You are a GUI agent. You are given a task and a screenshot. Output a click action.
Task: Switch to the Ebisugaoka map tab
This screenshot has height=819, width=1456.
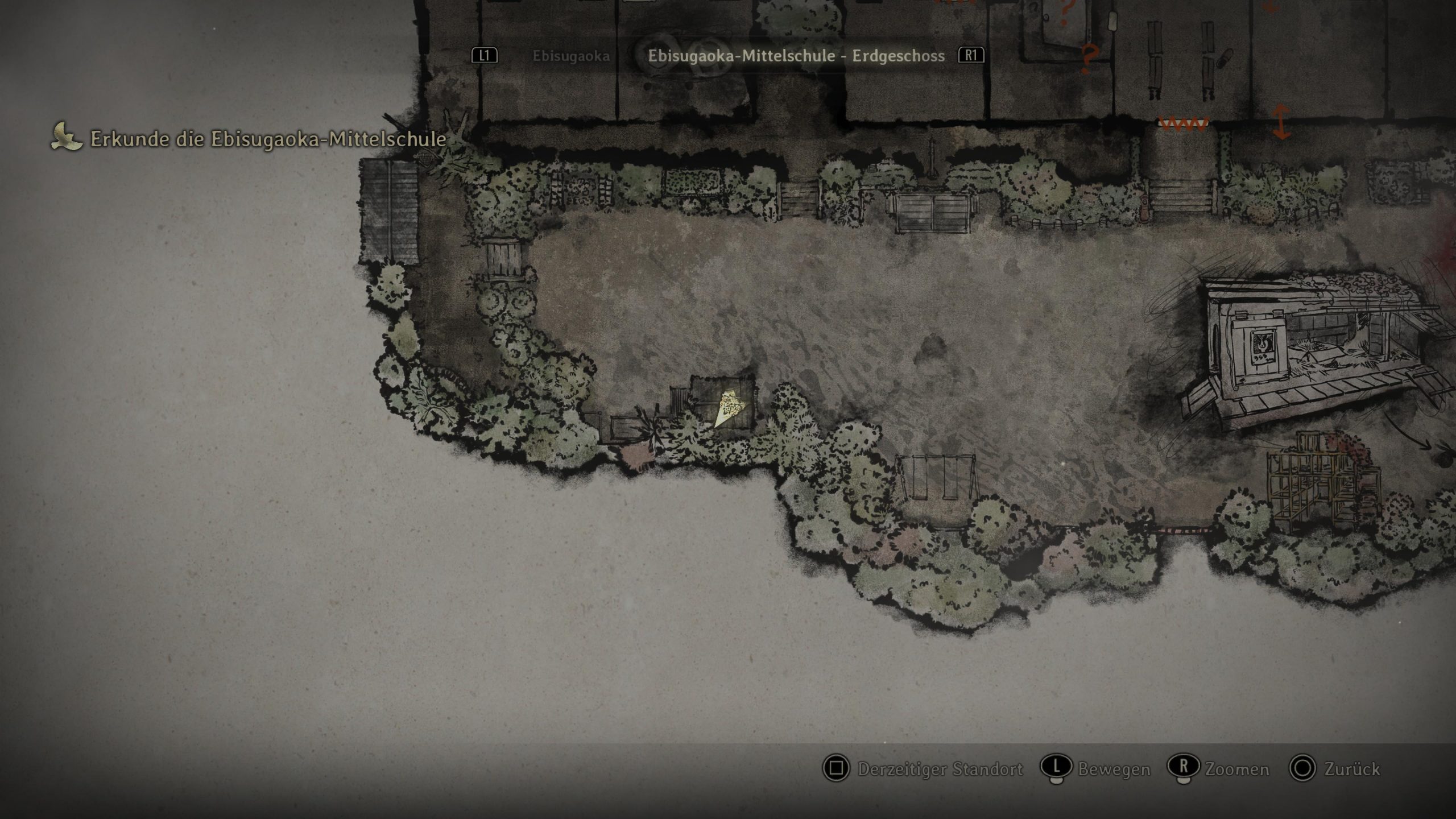pos(570,56)
